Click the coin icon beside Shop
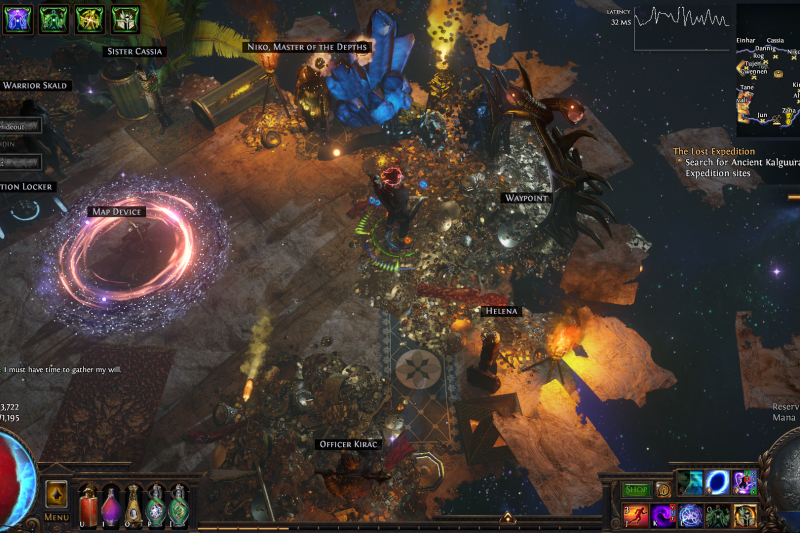800x533 pixels. click(x=662, y=490)
